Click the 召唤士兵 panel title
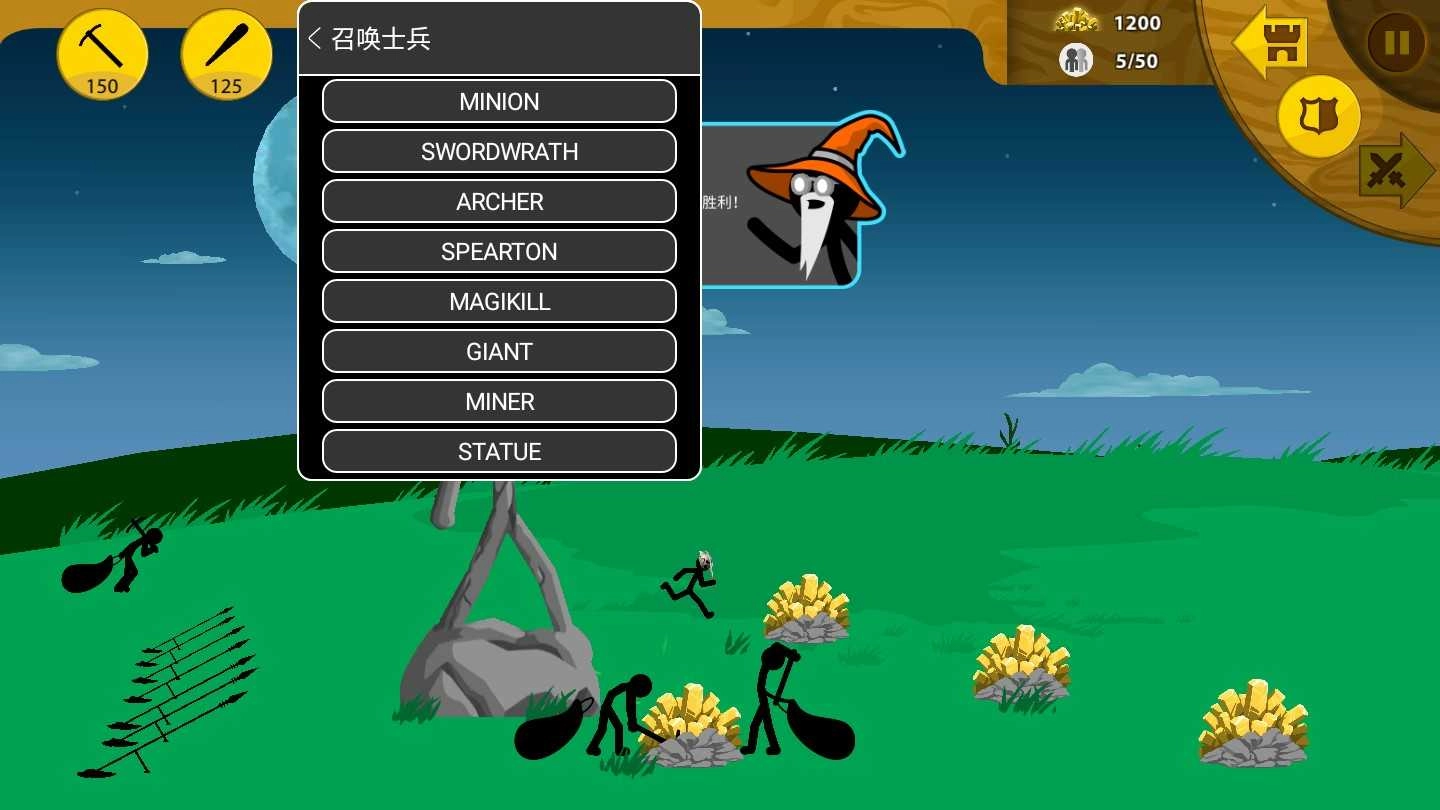This screenshot has width=1440, height=810. coord(381,38)
